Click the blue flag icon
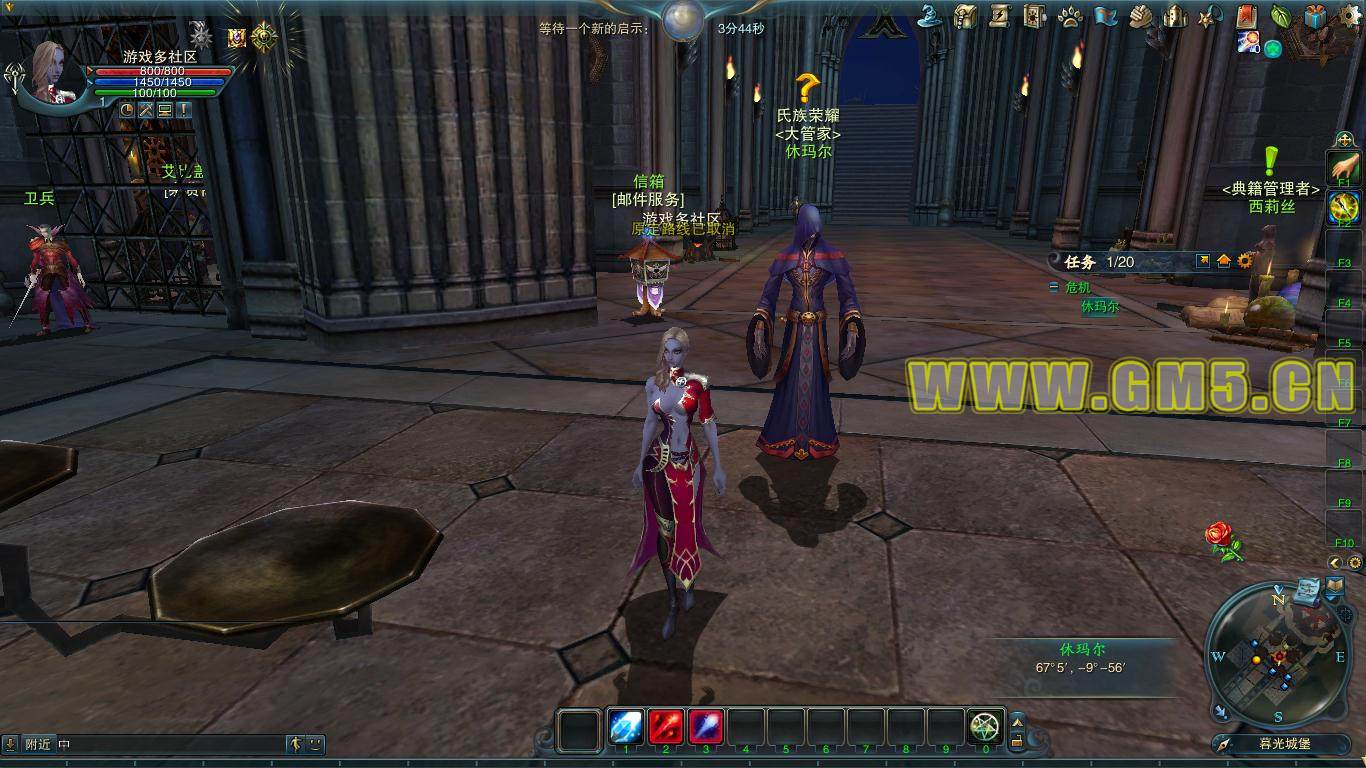Screen dimensions: 1366x768 1105,16
